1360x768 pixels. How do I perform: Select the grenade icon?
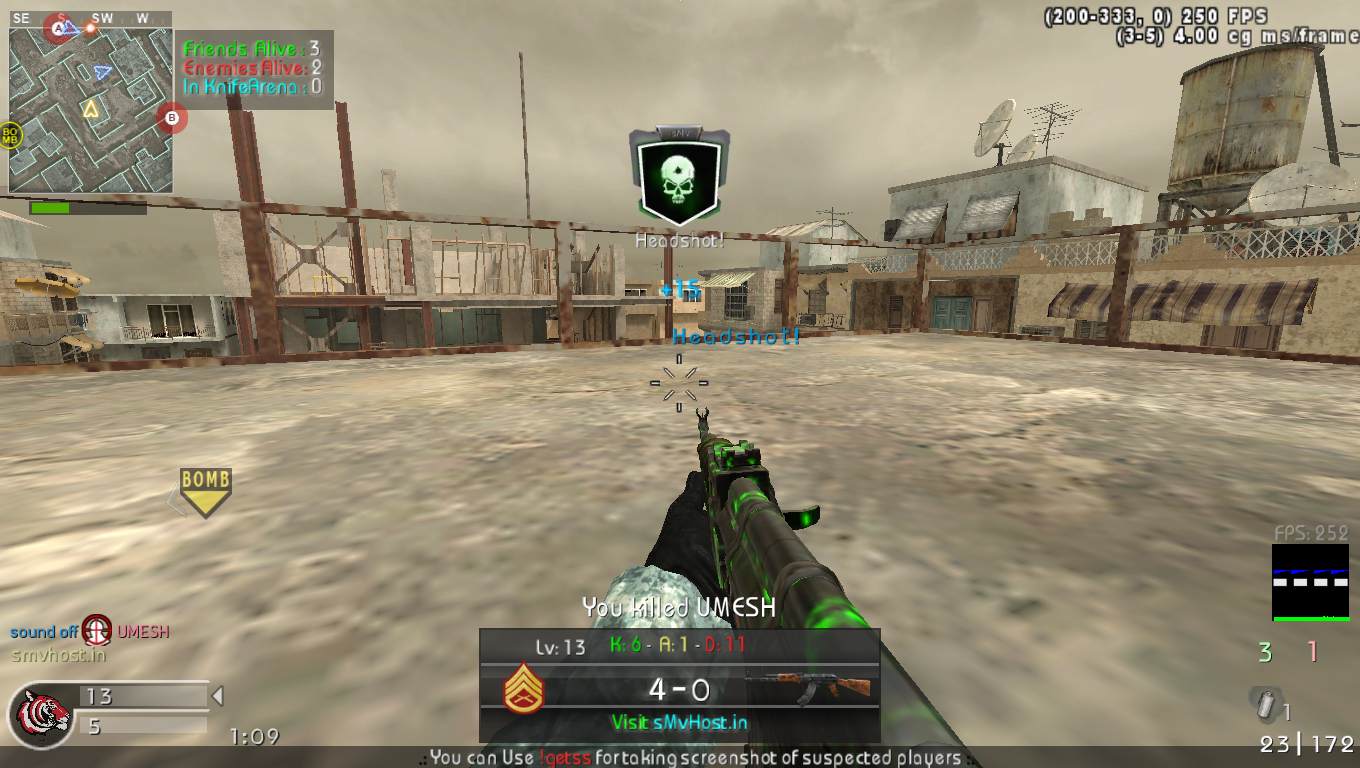pyautogui.click(x=1265, y=705)
